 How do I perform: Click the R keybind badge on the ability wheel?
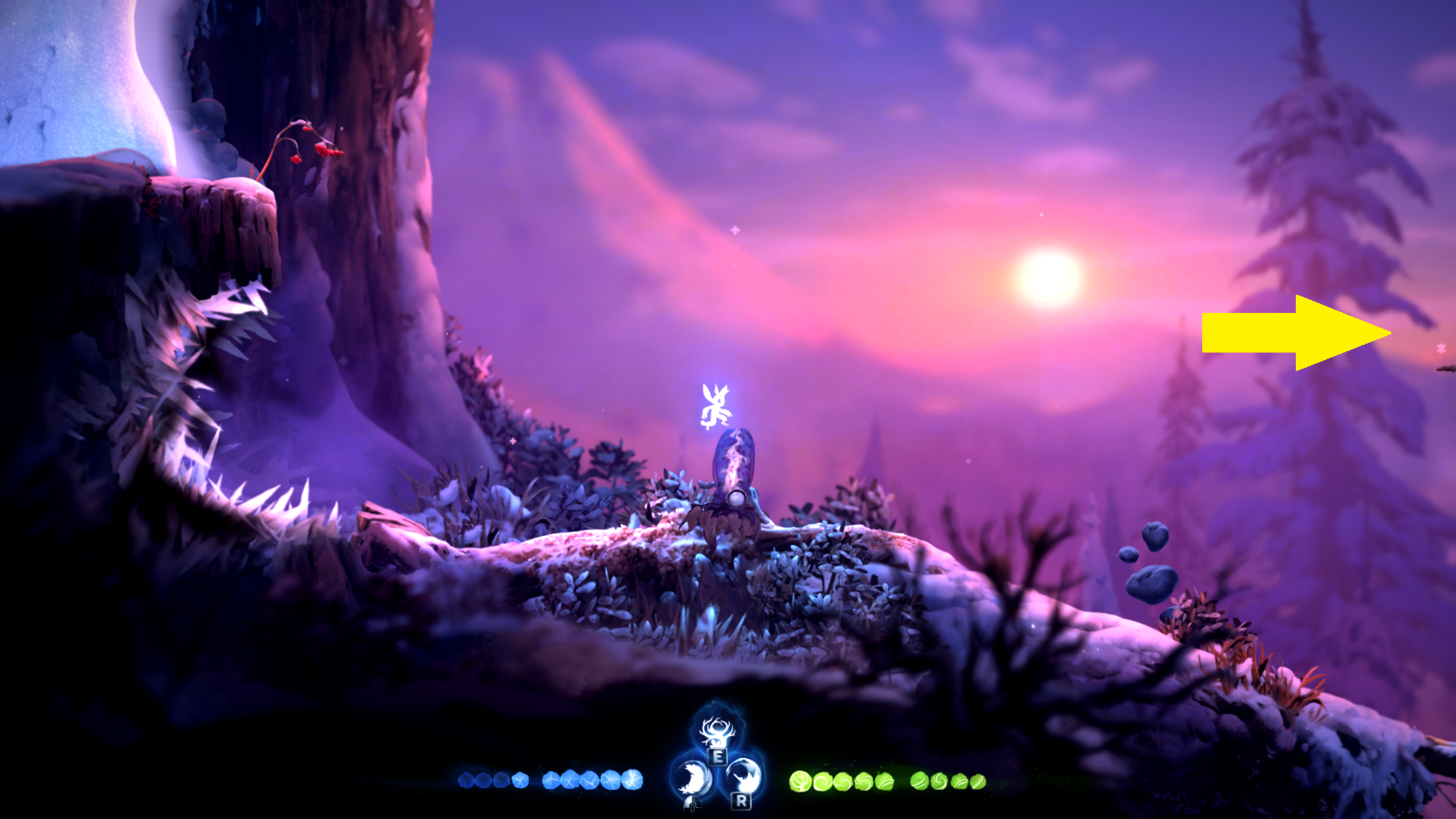click(740, 803)
